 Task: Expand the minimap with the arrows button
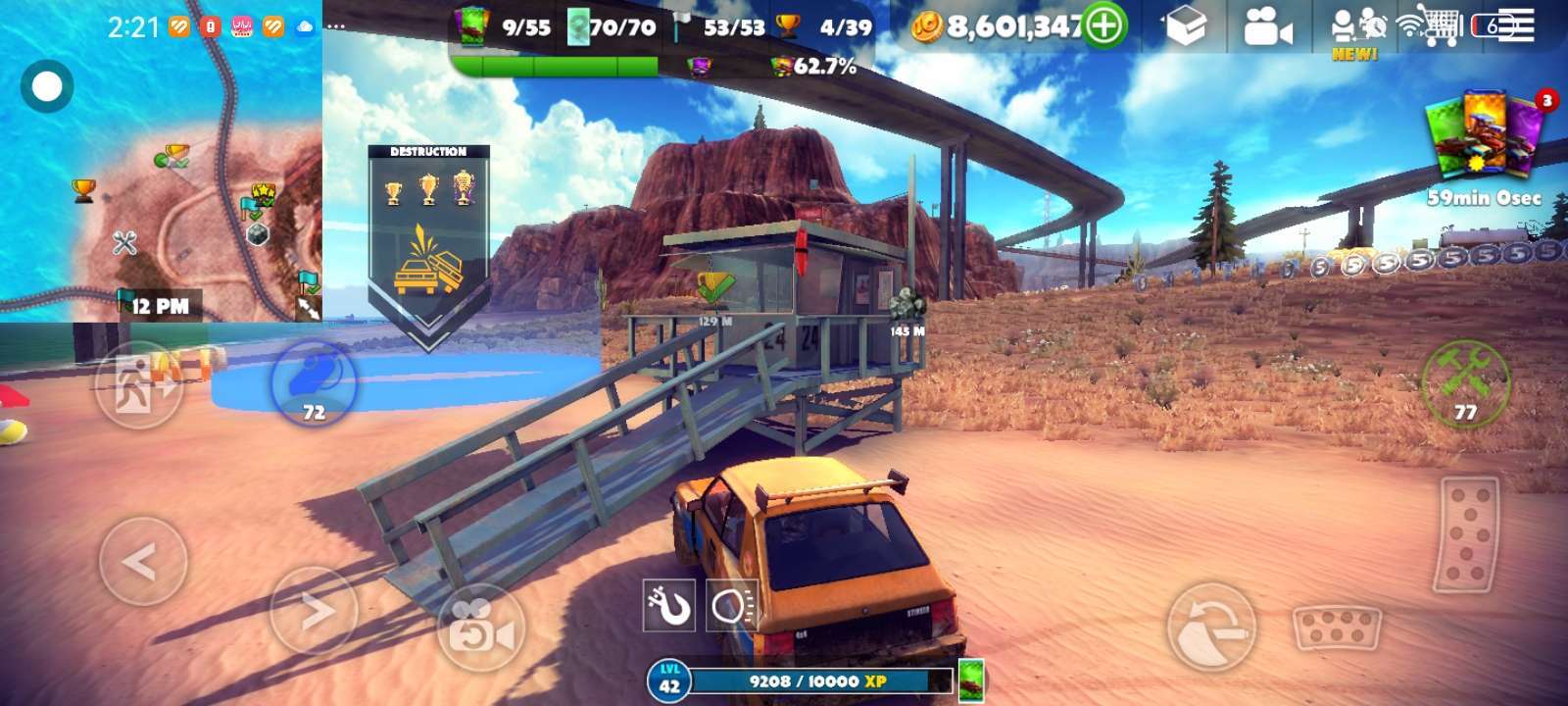[x=308, y=308]
